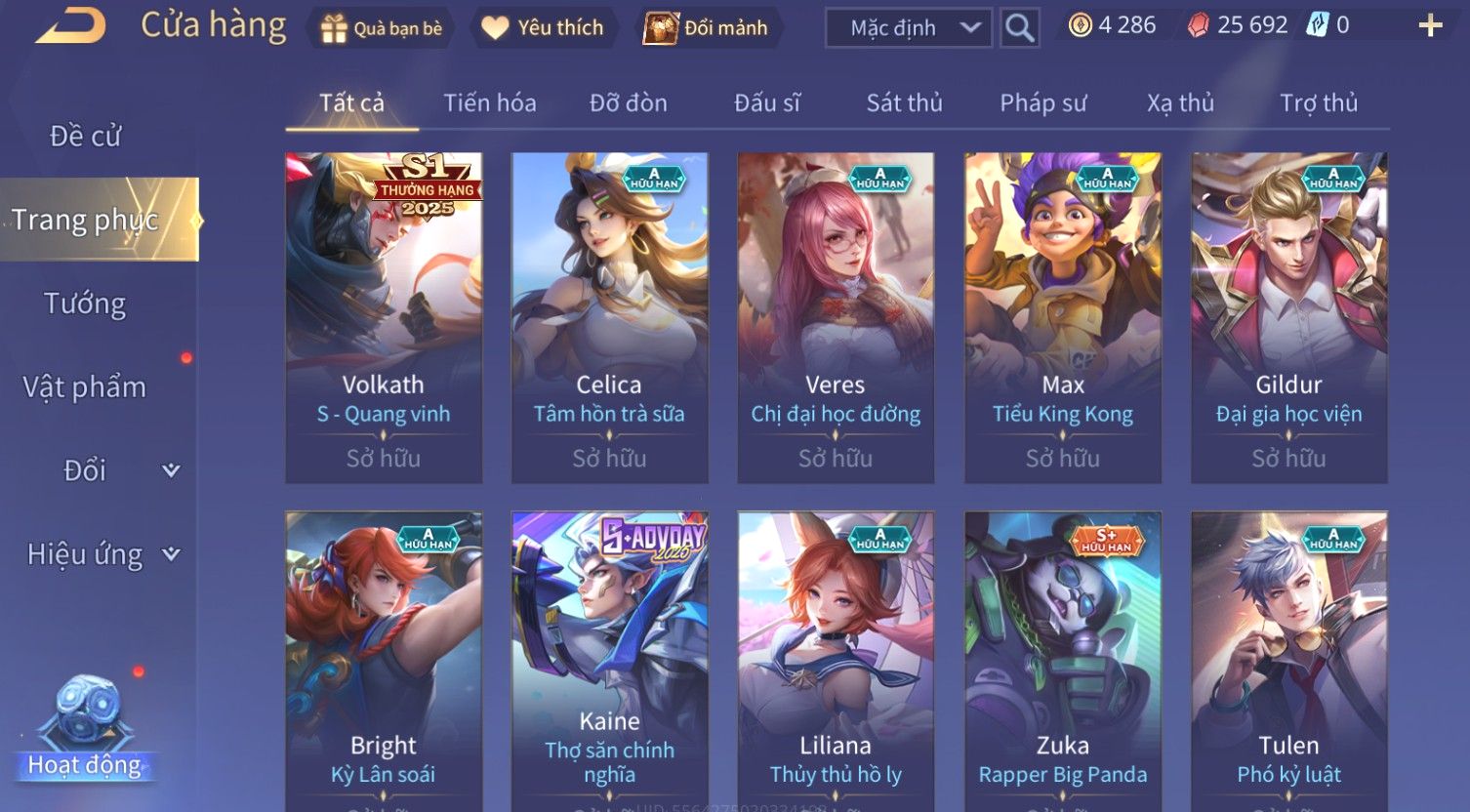
Task: Open the Quà bạn bè gift button
Action: tap(381, 28)
